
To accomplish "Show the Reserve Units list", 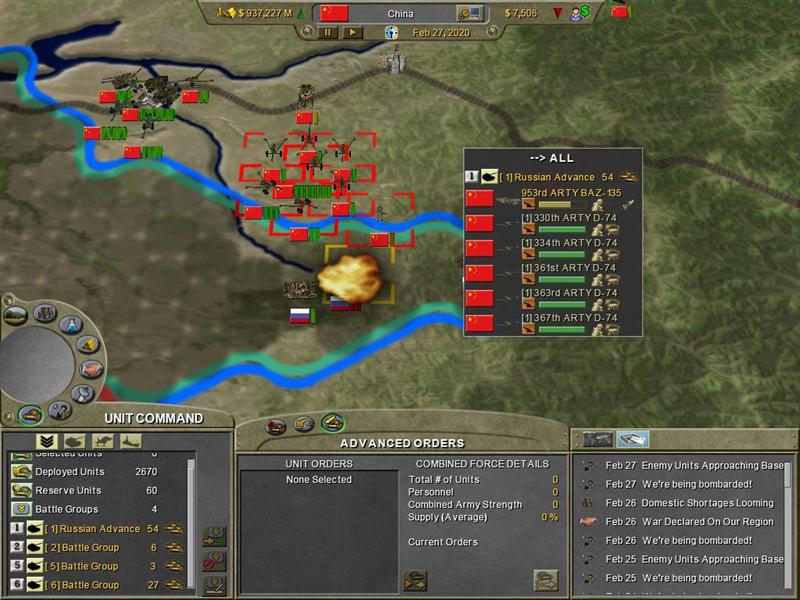I will click(68, 490).
